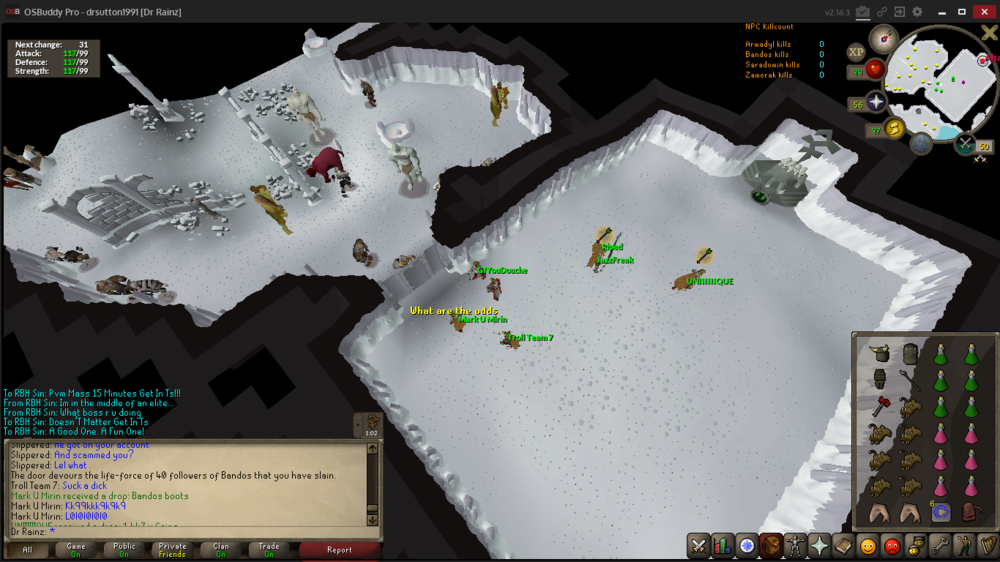Switch to the Clan chat filter
1000x562 pixels.
click(220, 549)
